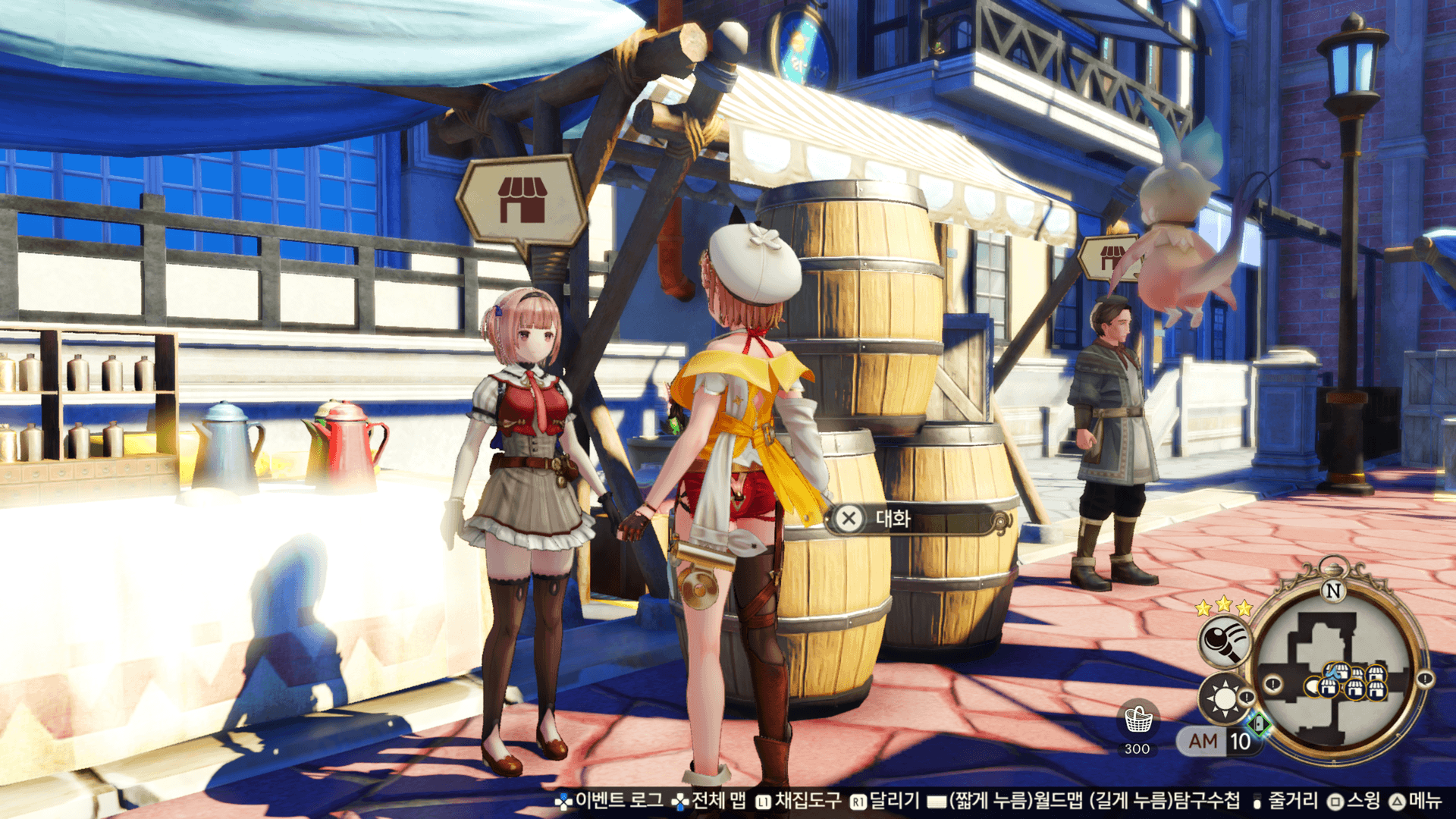Click the sun time-of-day icon
The image size is (1456, 819).
click(x=1222, y=698)
